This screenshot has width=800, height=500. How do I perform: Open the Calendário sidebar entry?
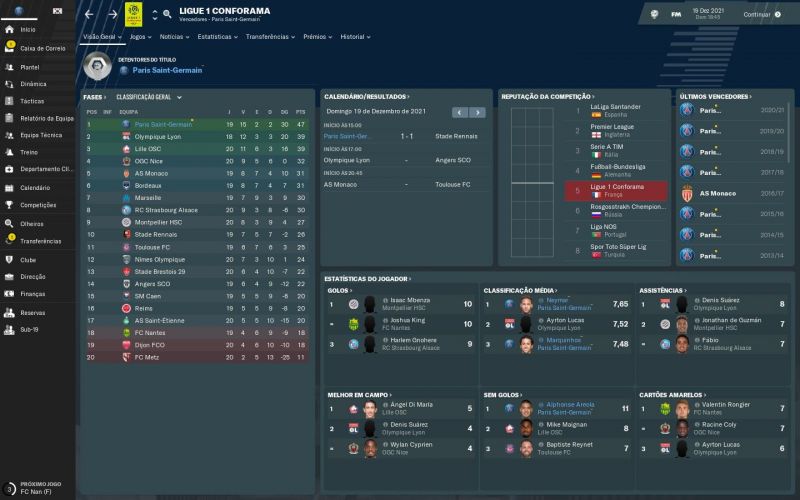tap(35, 187)
